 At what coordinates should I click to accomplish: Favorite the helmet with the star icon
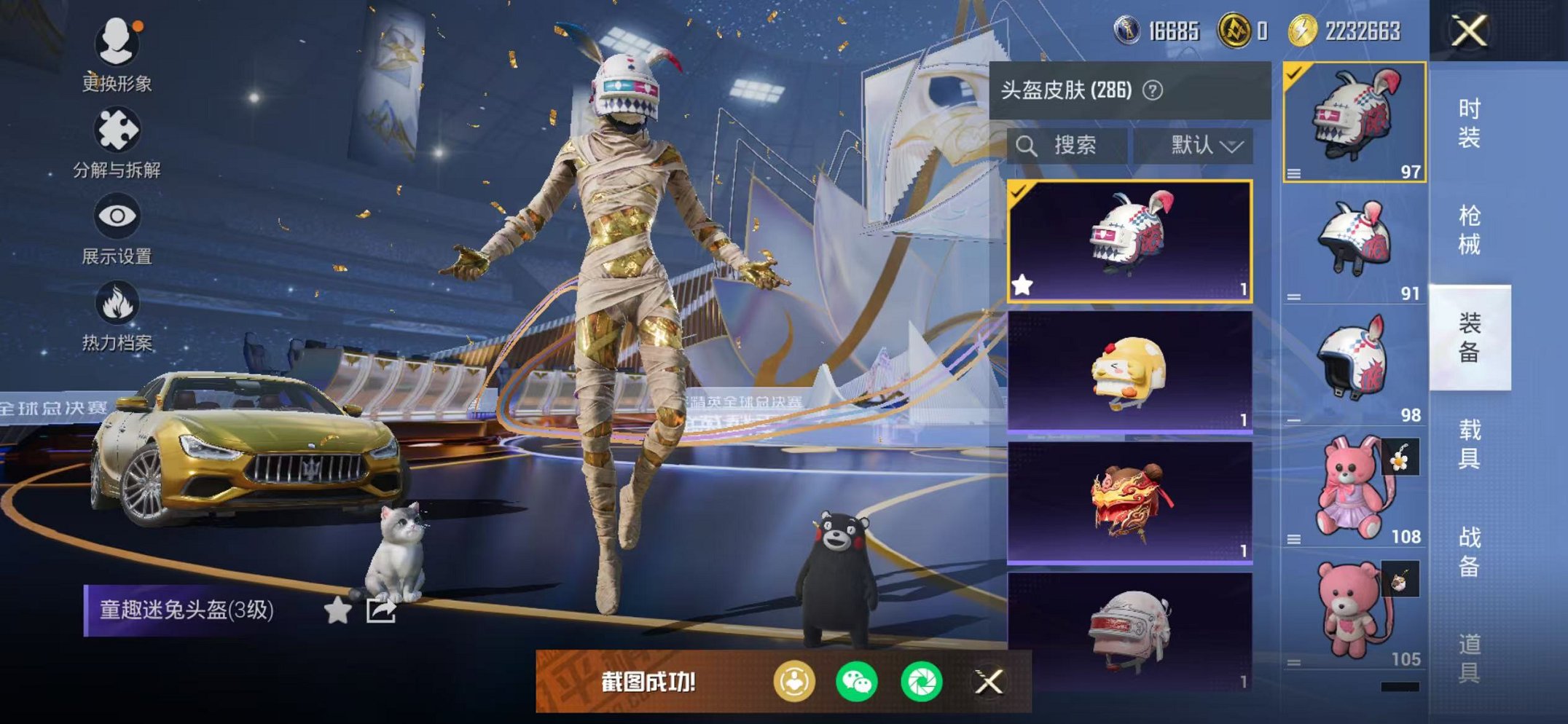(x=337, y=610)
